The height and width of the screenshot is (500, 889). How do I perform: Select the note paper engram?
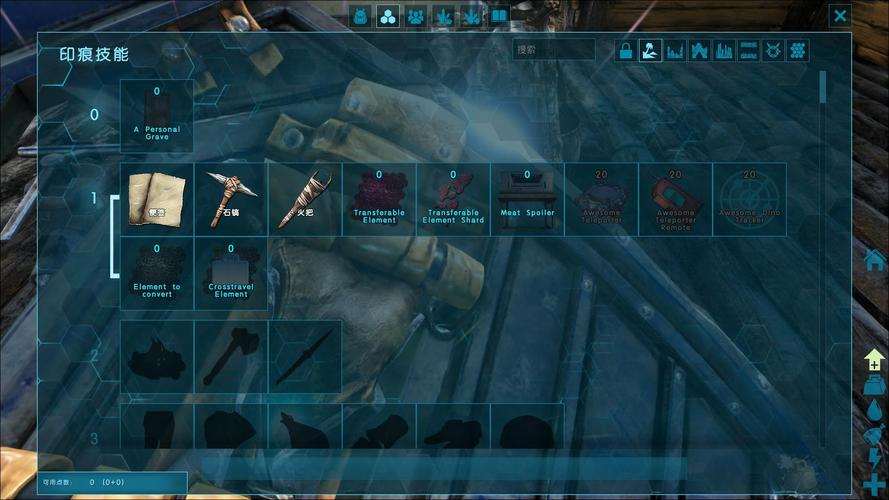(x=157, y=199)
